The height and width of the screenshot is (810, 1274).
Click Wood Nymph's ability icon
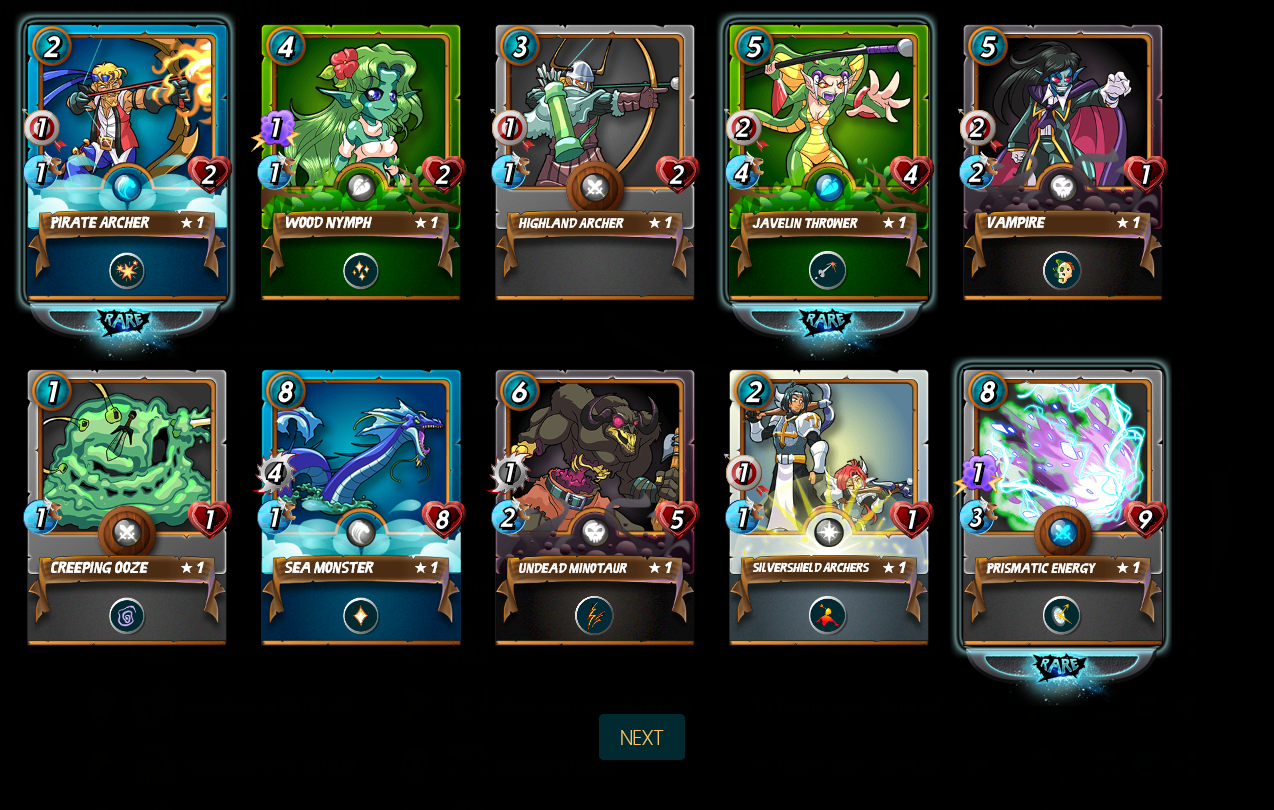coord(361,271)
